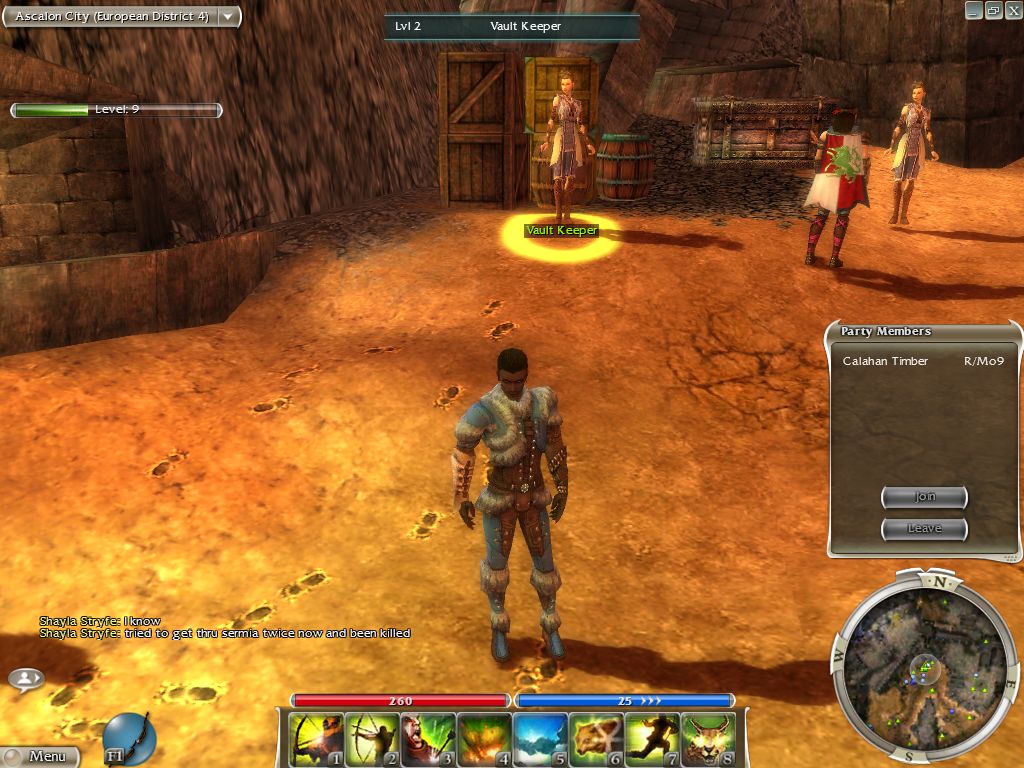Close the game window with X
This screenshot has height=768, width=1024.
pos(1012,10)
